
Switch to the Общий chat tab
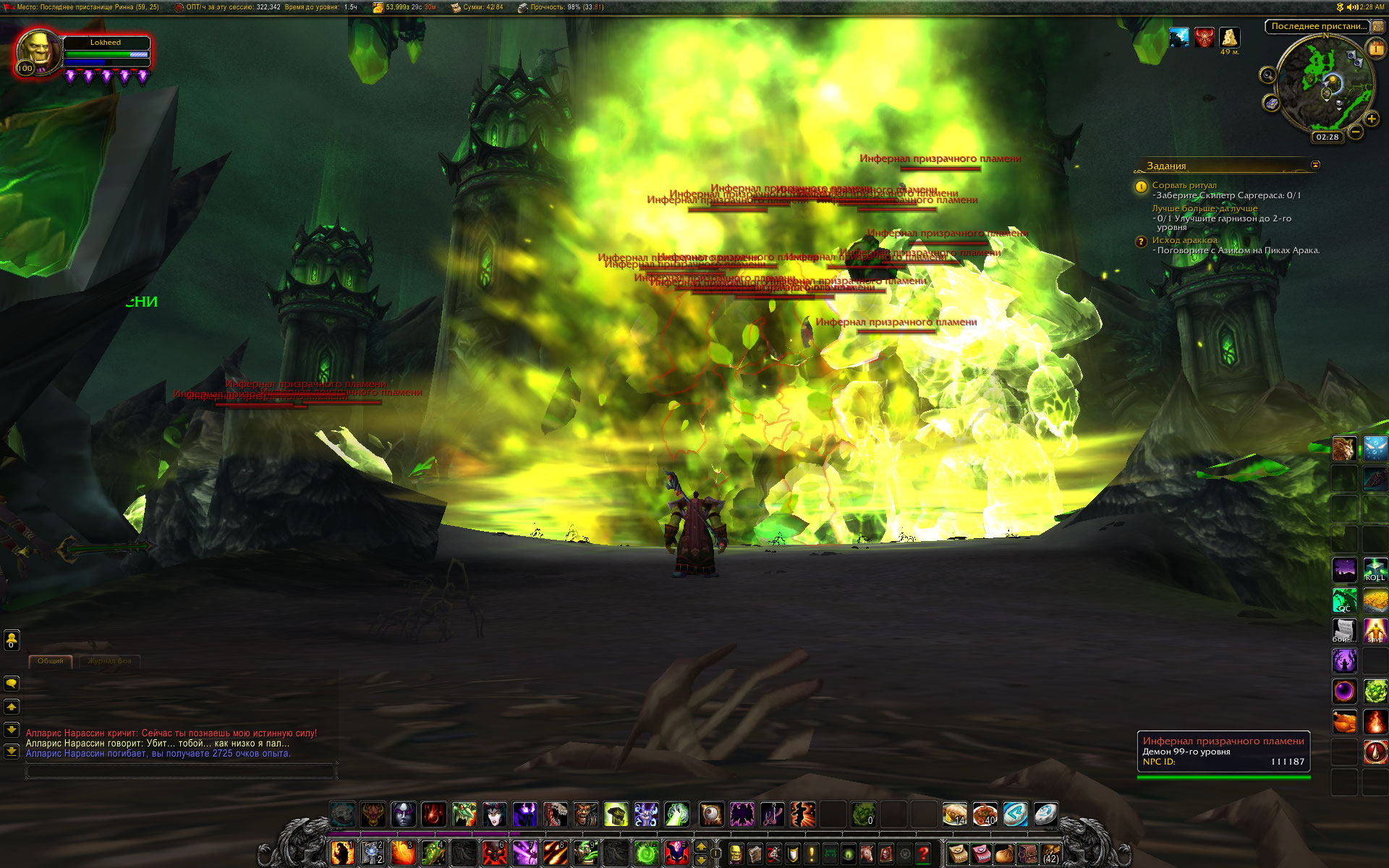51,661
